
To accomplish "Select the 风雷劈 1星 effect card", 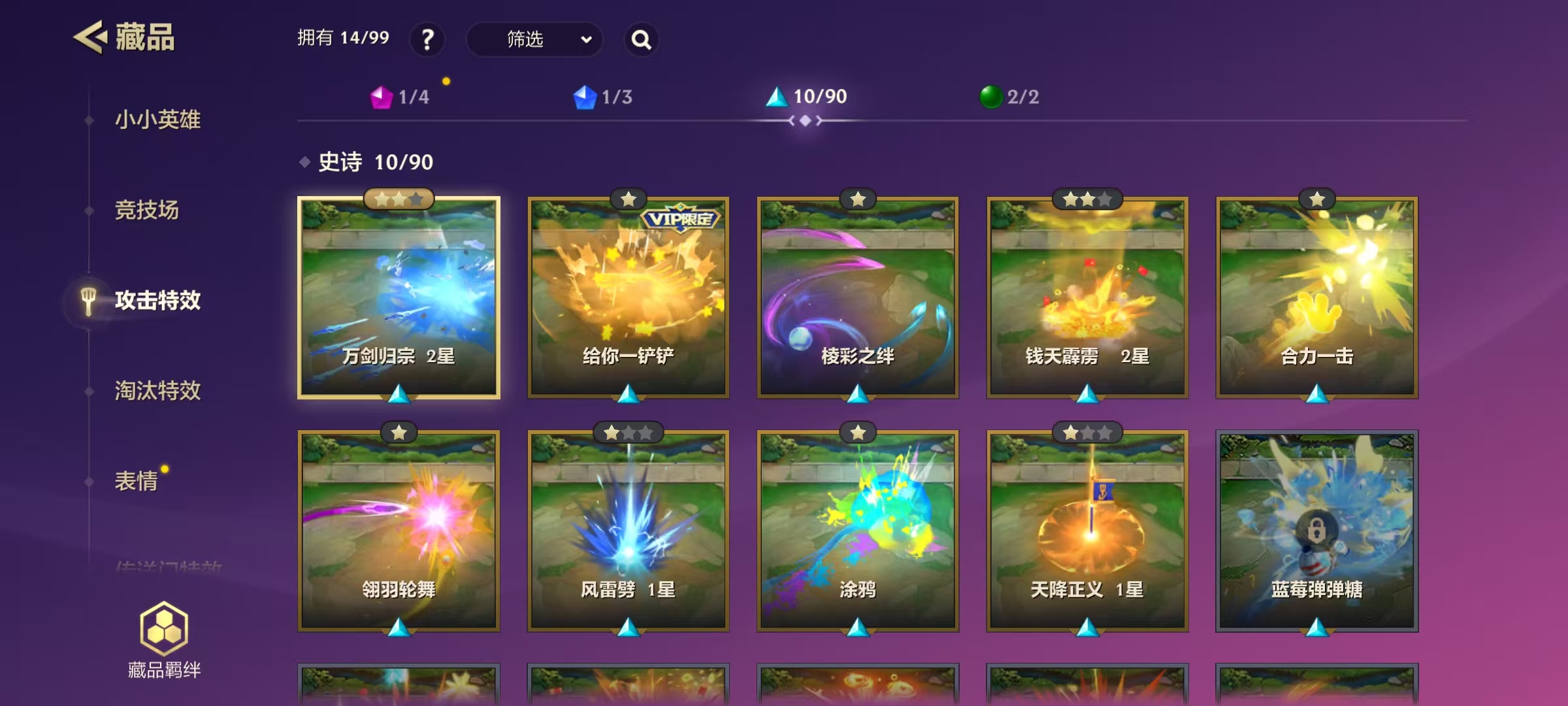I will (x=629, y=531).
